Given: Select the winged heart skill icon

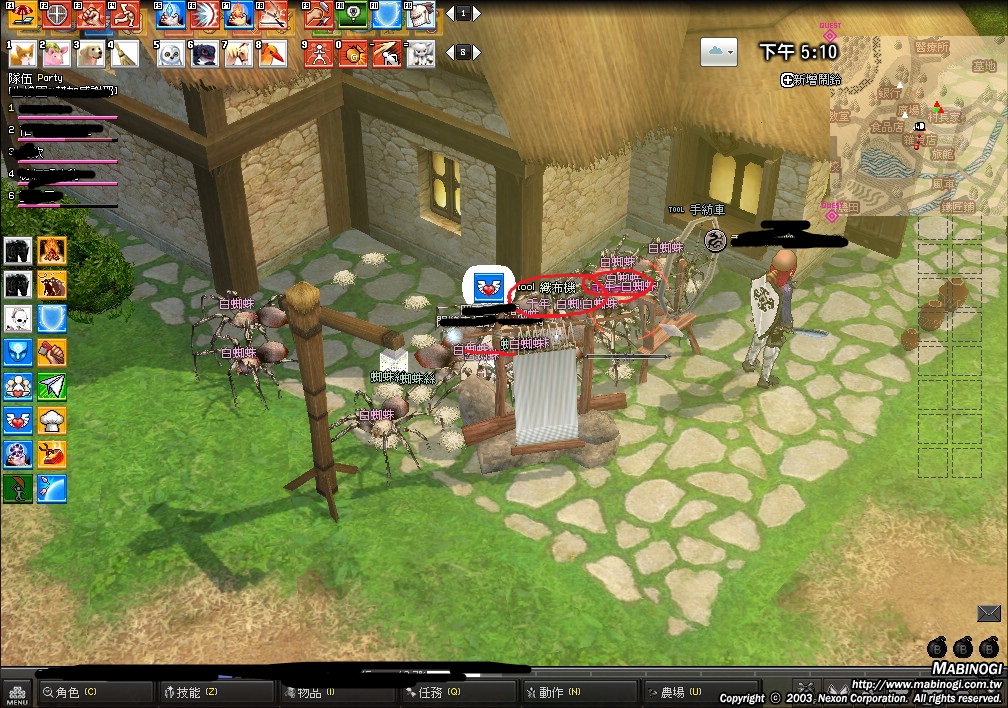Looking at the screenshot, I should tap(18, 420).
